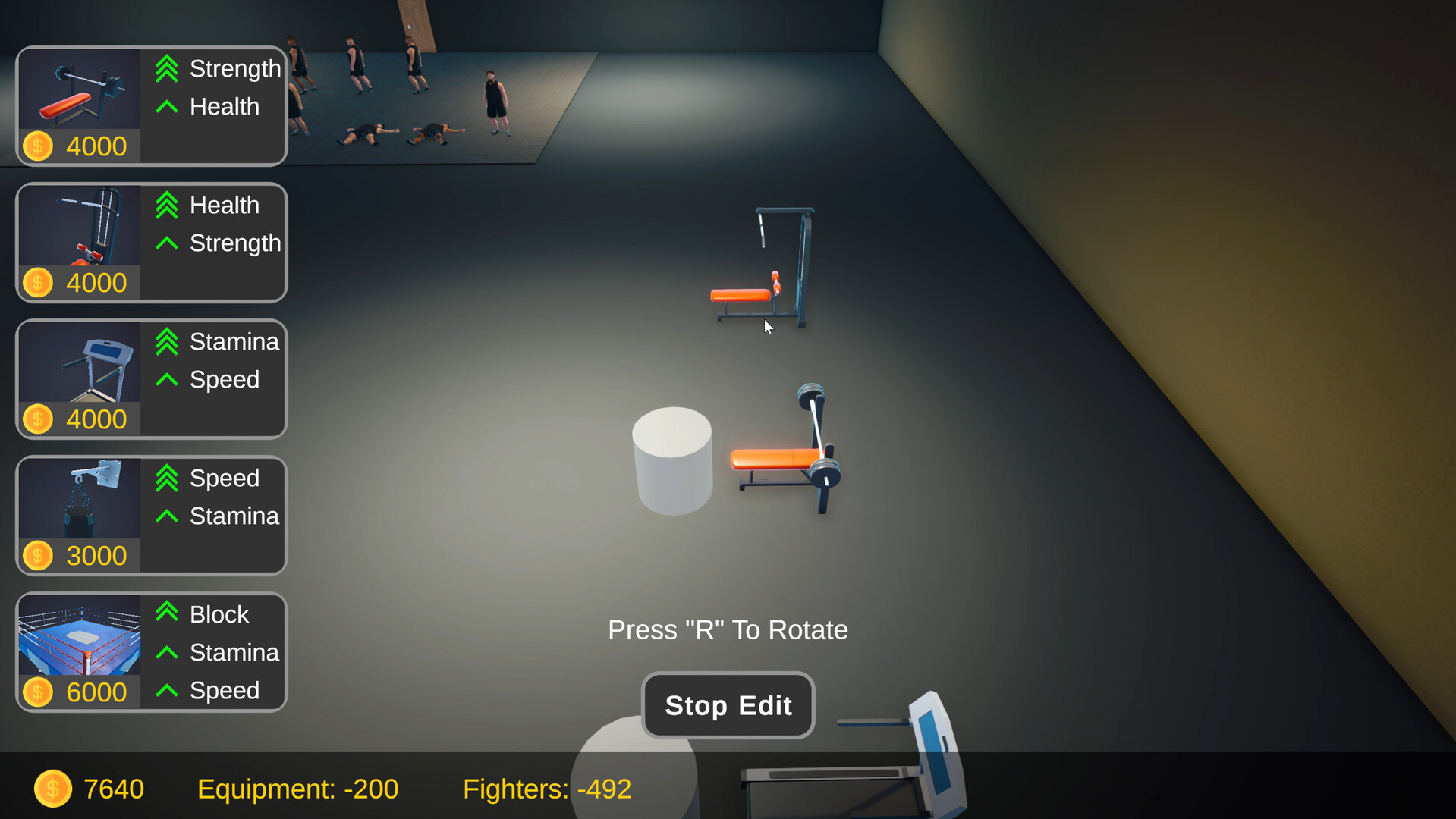Click the double green Strength arrows
This screenshot has height=819, width=1456.
(166, 68)
